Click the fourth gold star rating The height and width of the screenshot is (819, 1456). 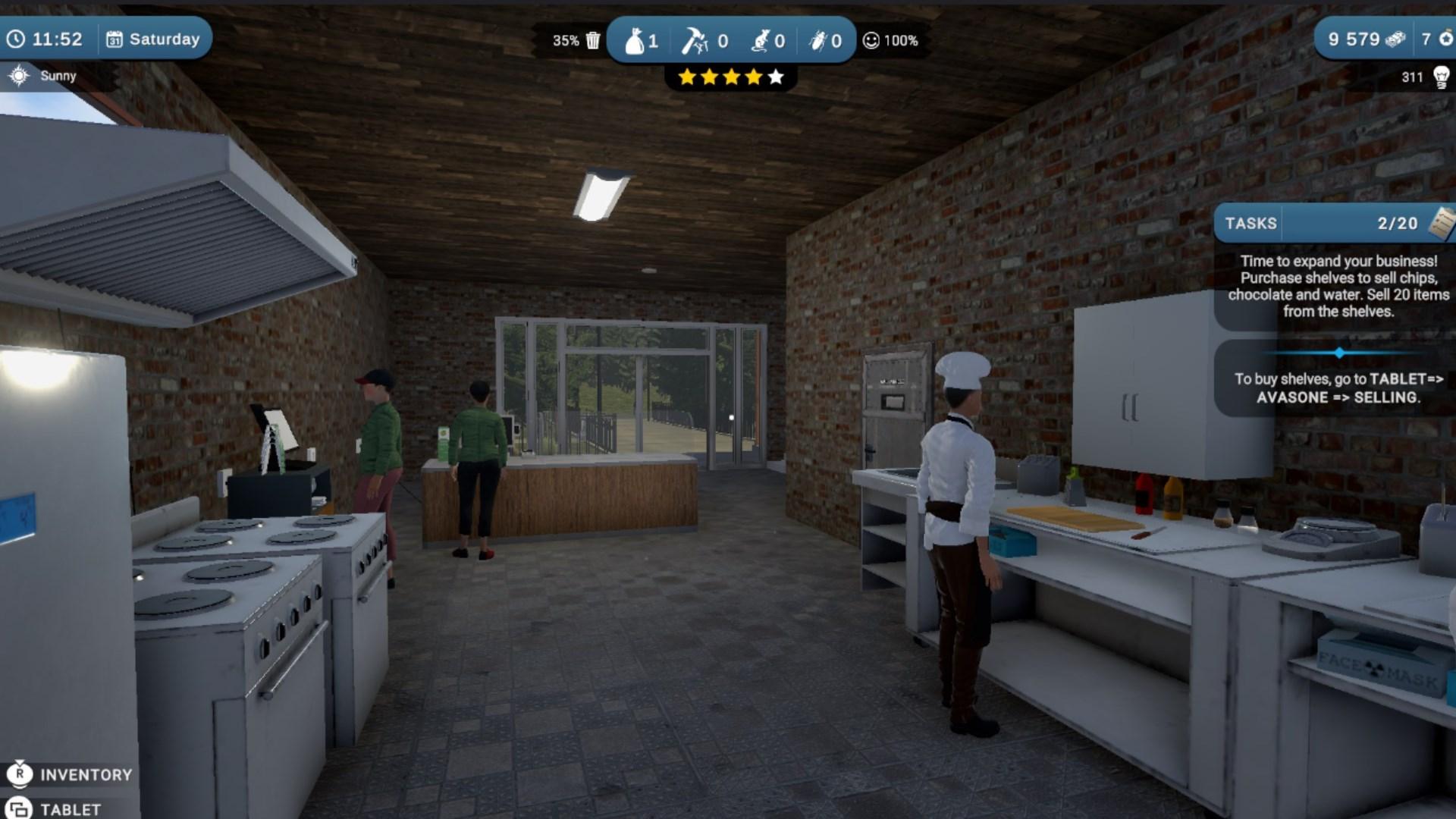tap(753, 76)
